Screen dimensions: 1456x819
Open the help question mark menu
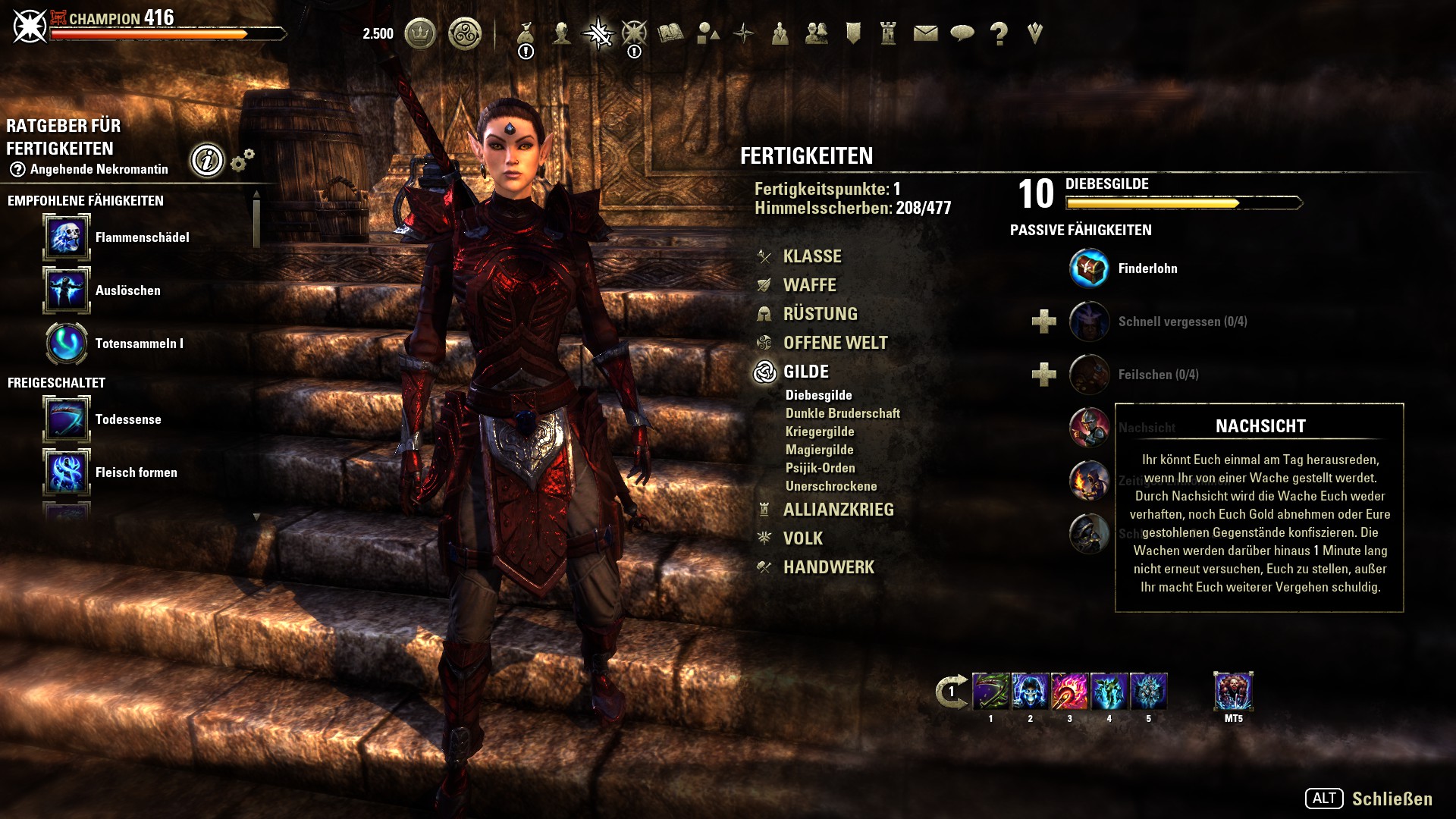coord(999,33)
